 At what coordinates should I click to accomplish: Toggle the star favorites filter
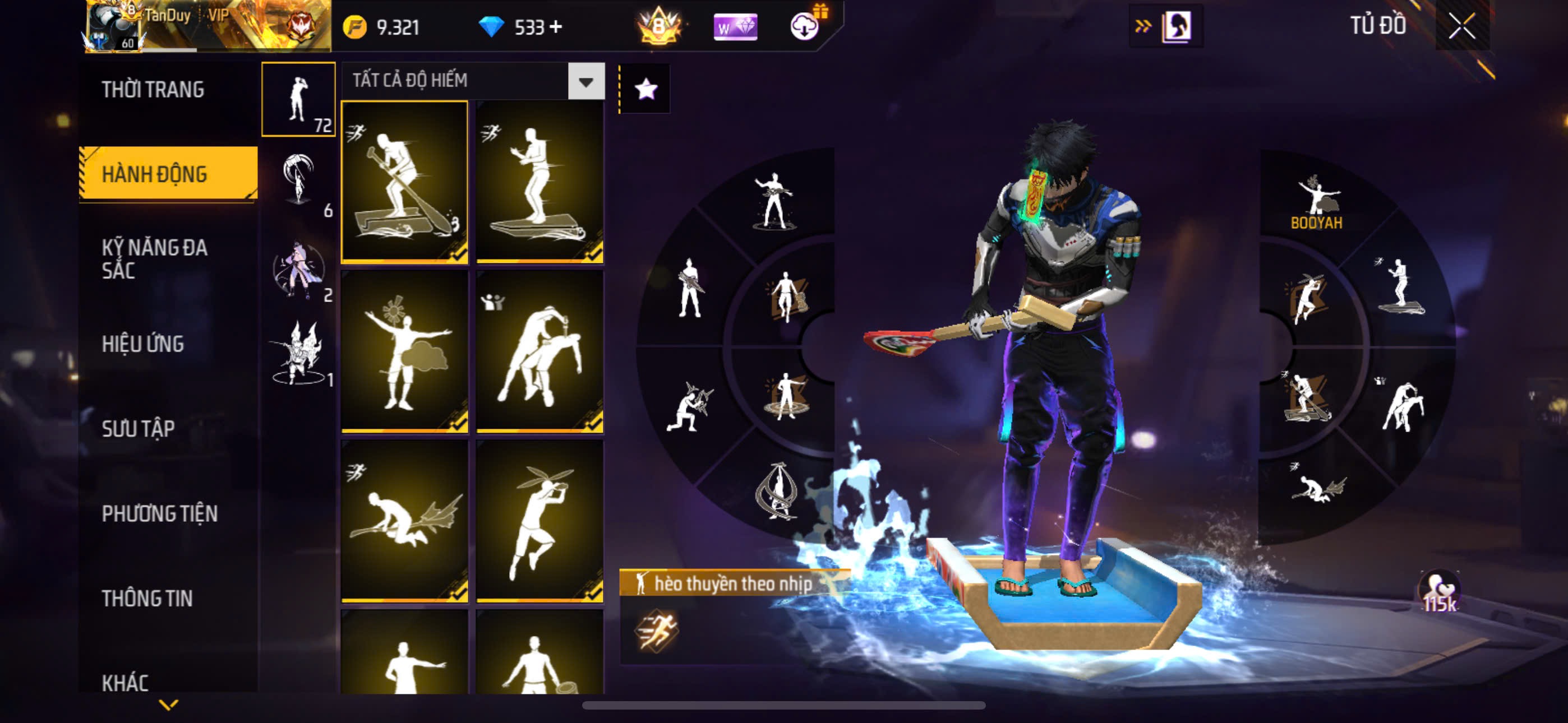point(645,90)
